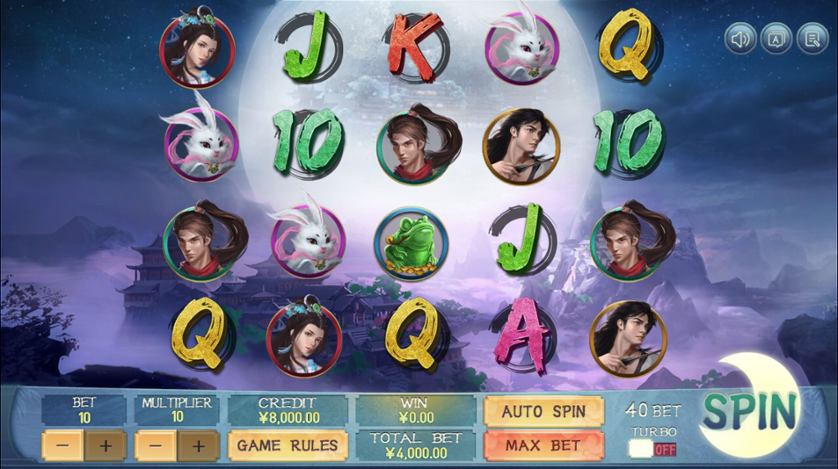Start Auto Spin mode
The height and width of the screenshot is (469, 838).
tap(543, 411)
